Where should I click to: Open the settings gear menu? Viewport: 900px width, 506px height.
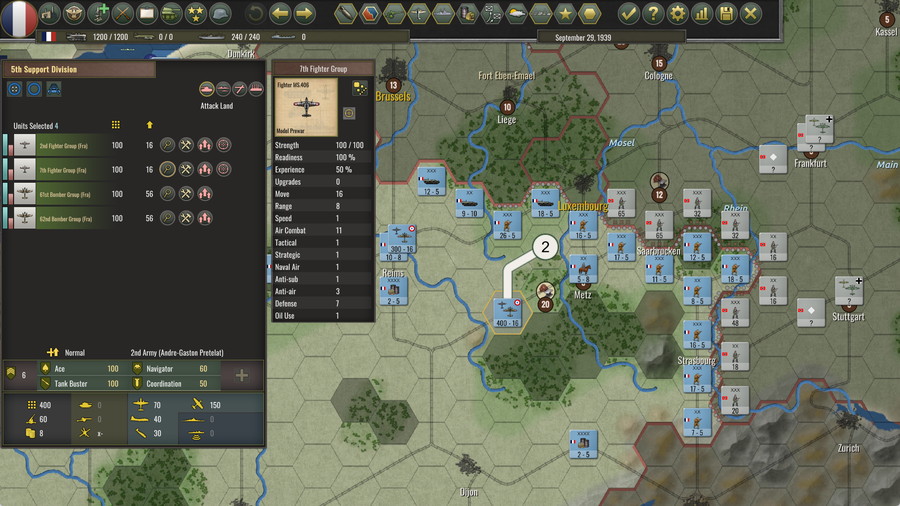(x=677, y=14)
